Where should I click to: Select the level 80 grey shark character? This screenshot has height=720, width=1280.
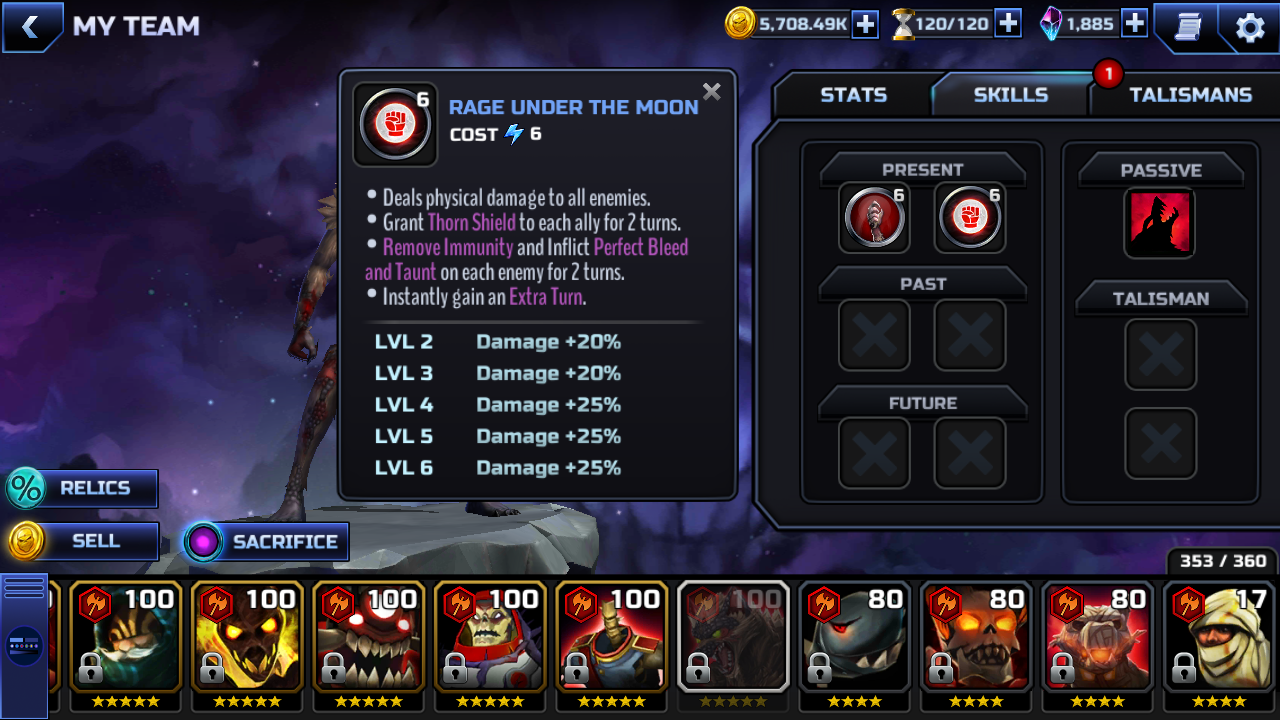pyautogui.click(x=855, y=636)
